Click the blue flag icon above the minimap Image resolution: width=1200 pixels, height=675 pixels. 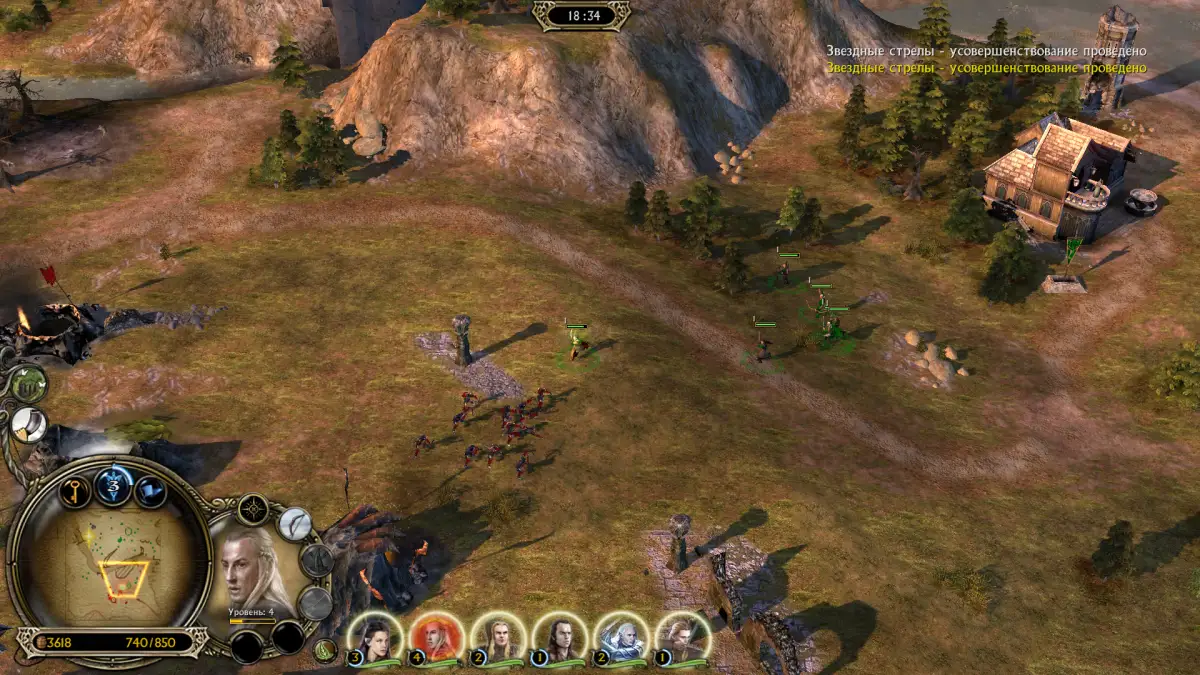[152, 491]
